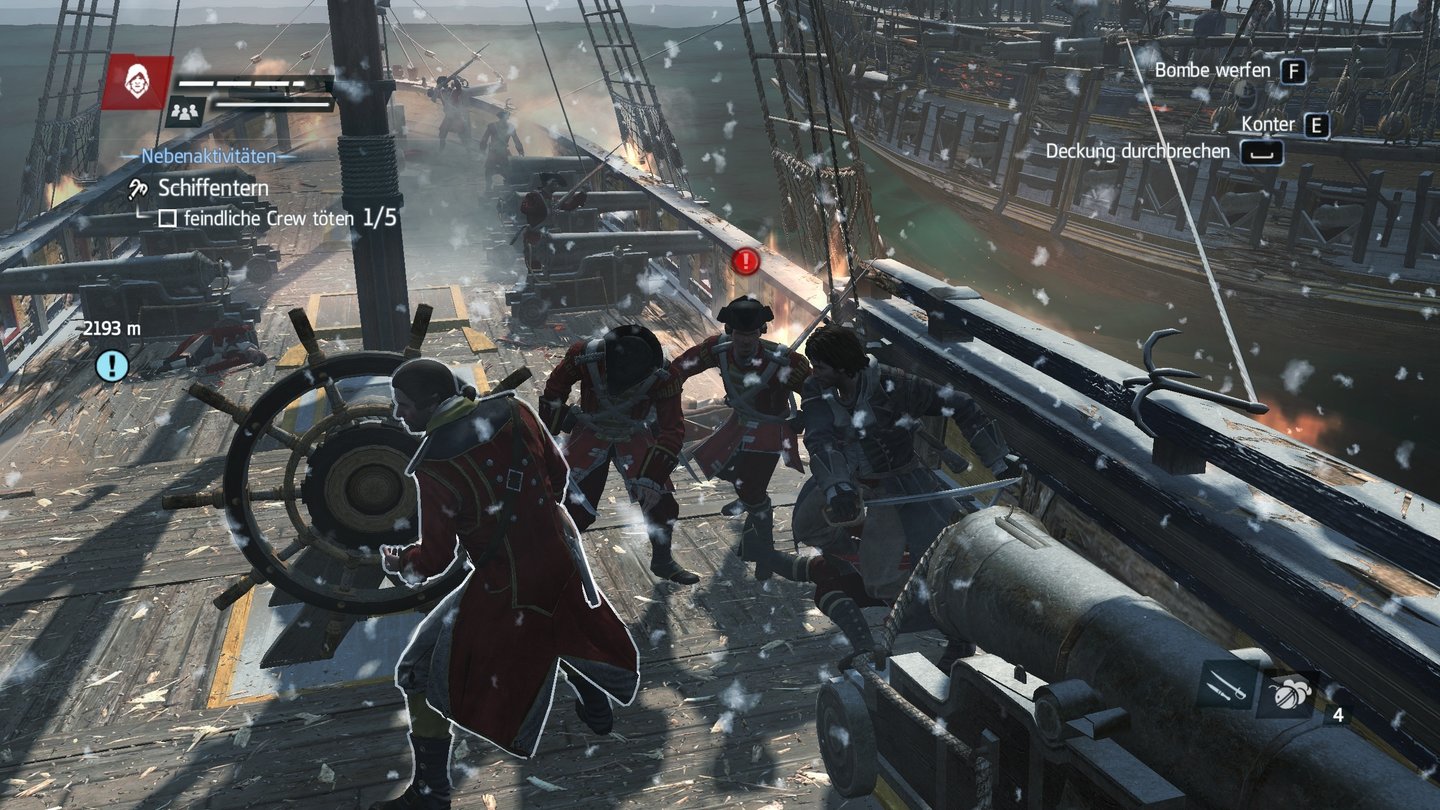The width and height of the screenshot is (1440, 810).
Task: Select the three-person crew icon
Action: pos(185,111)
